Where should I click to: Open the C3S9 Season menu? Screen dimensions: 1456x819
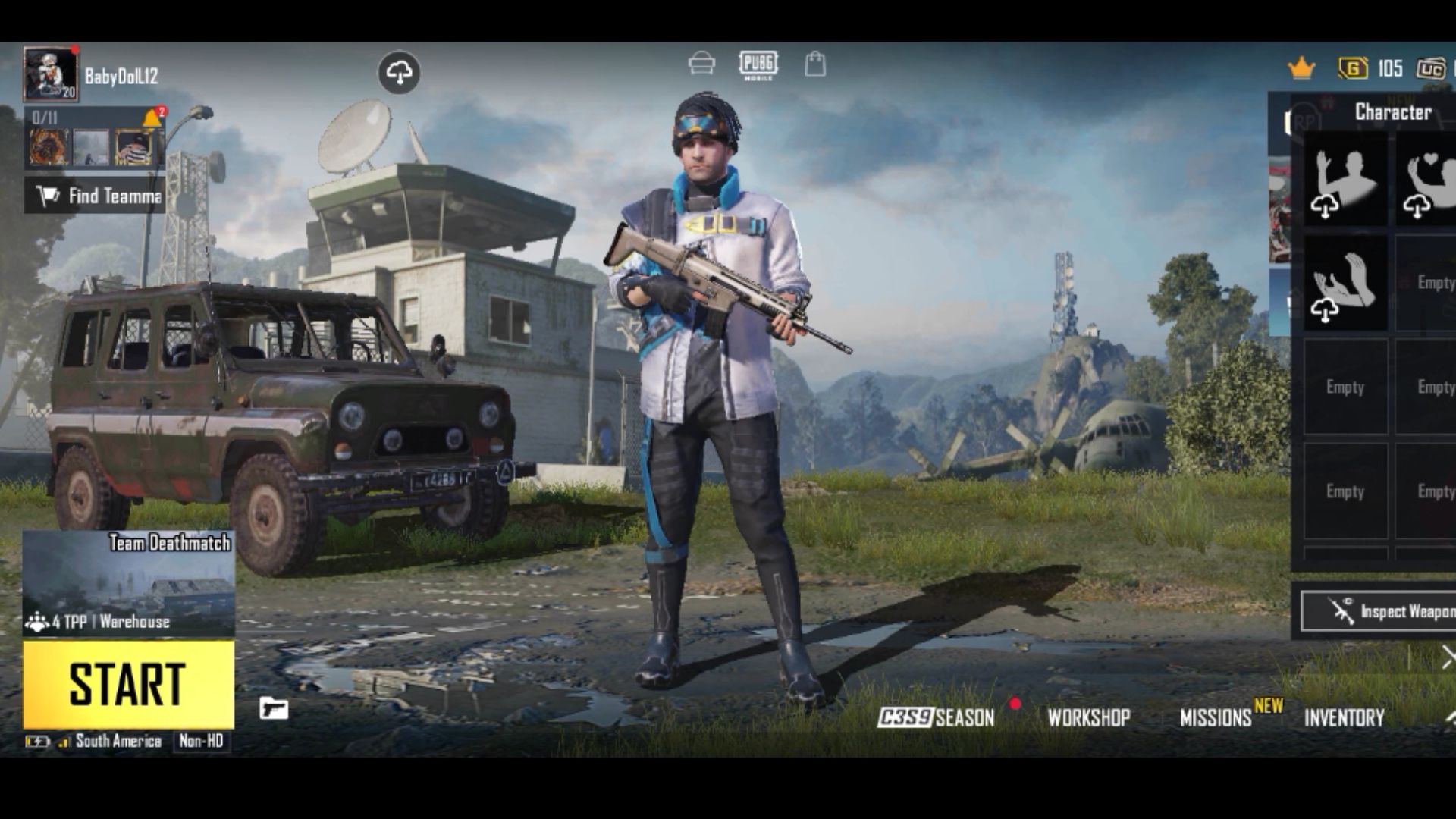(x=936, y=717)
